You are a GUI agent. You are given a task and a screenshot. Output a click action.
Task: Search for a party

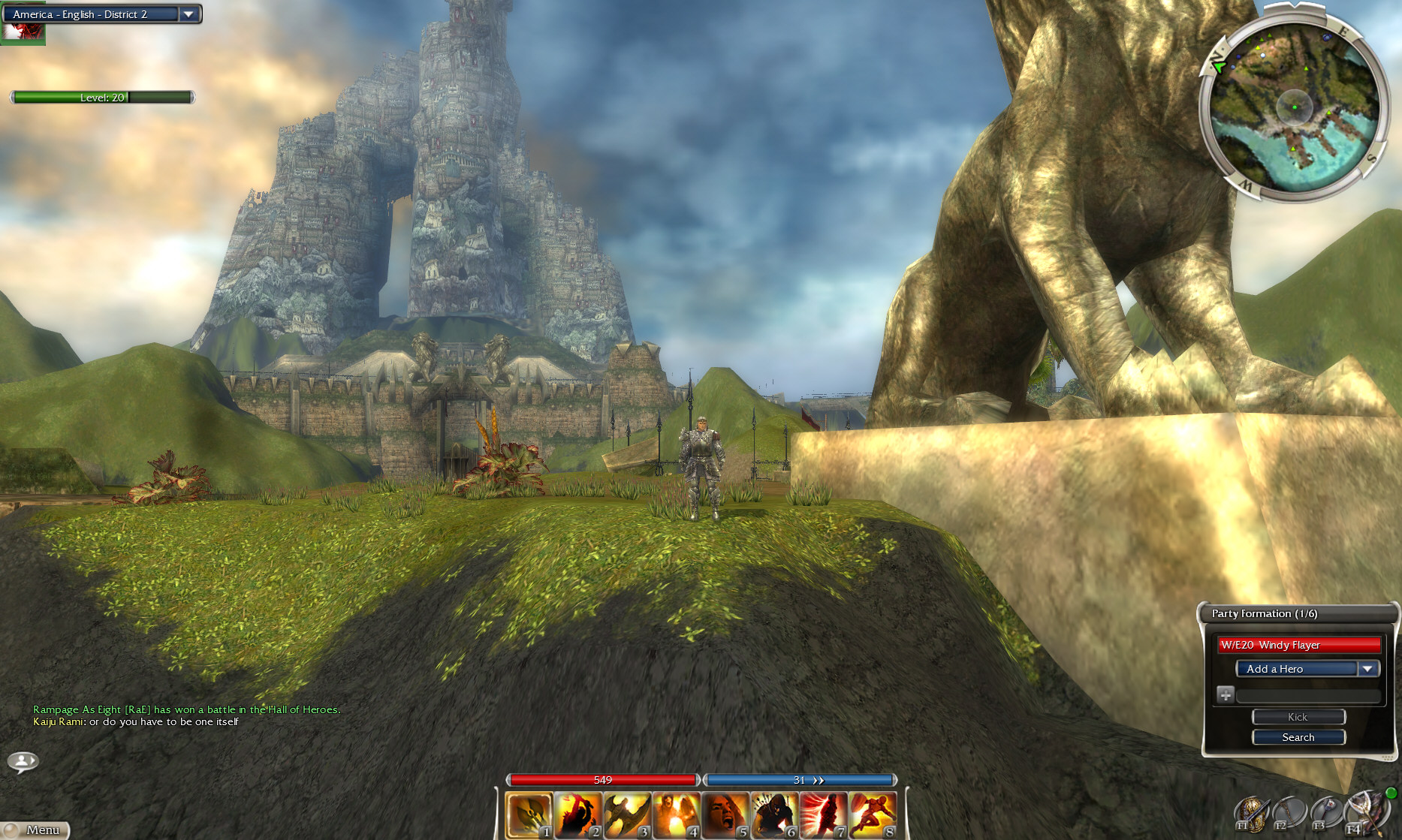click(1298, 737)
